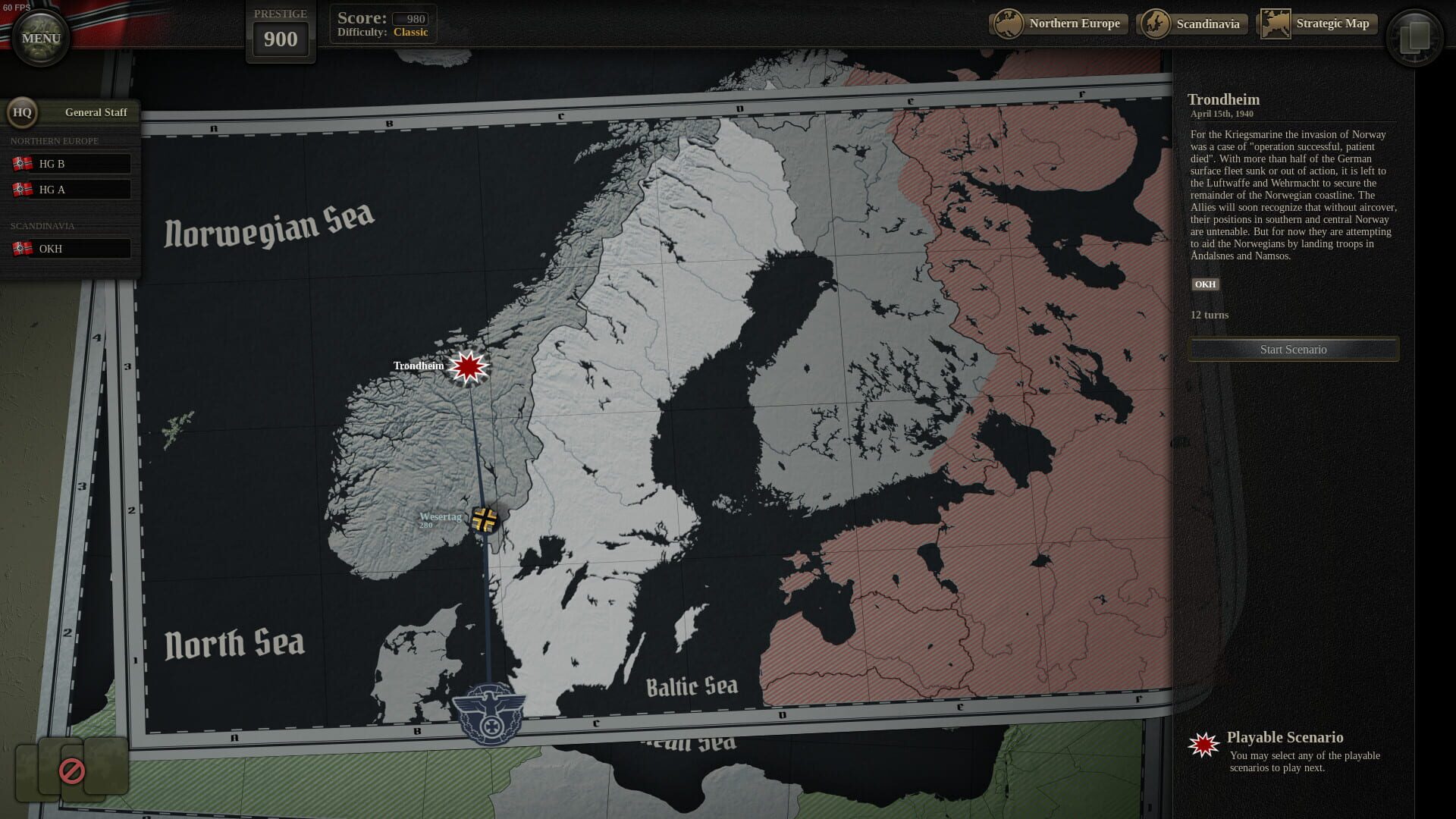Click the OKH tag in the scenario description

coord(1206,284)
